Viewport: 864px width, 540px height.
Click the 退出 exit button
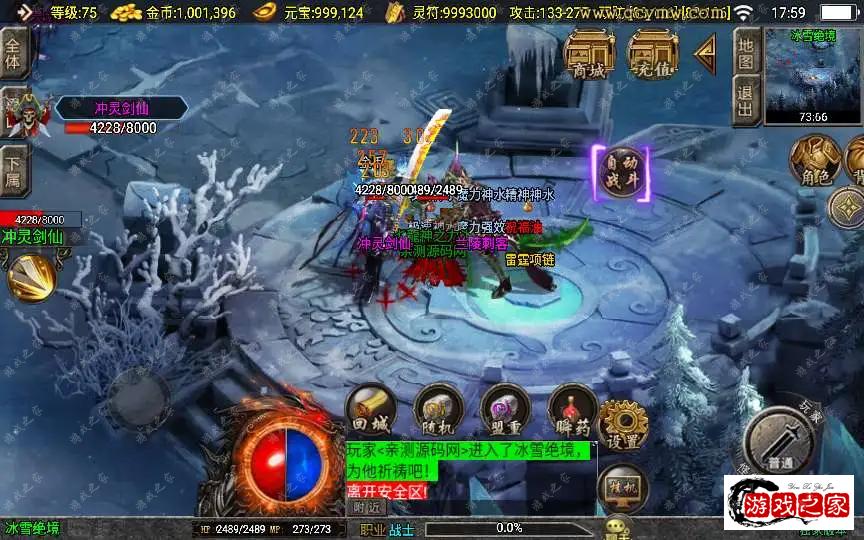pos(745,101)
